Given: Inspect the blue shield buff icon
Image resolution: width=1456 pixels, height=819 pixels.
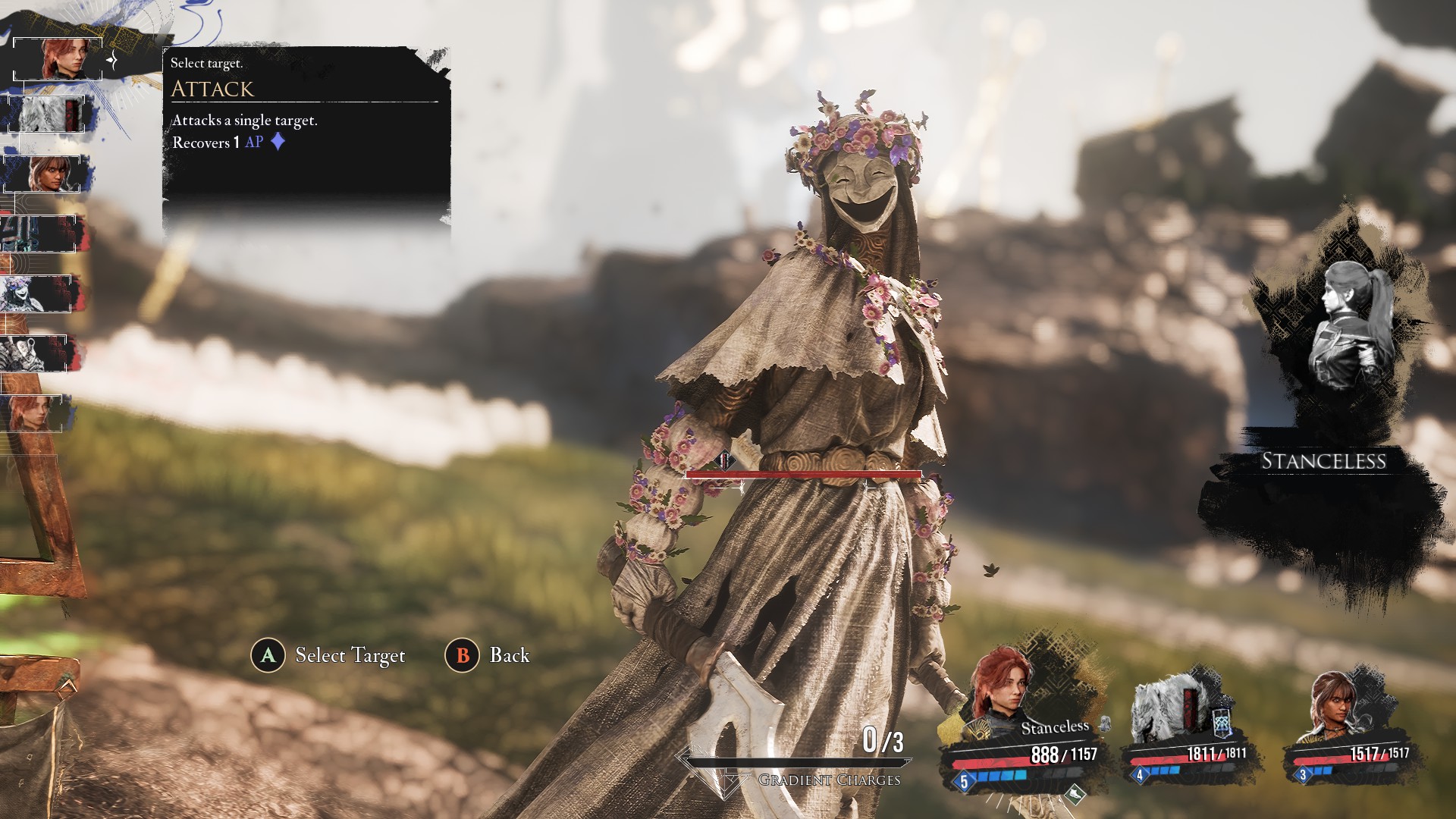Looking at the screenshot, I should click(1222, 723).
